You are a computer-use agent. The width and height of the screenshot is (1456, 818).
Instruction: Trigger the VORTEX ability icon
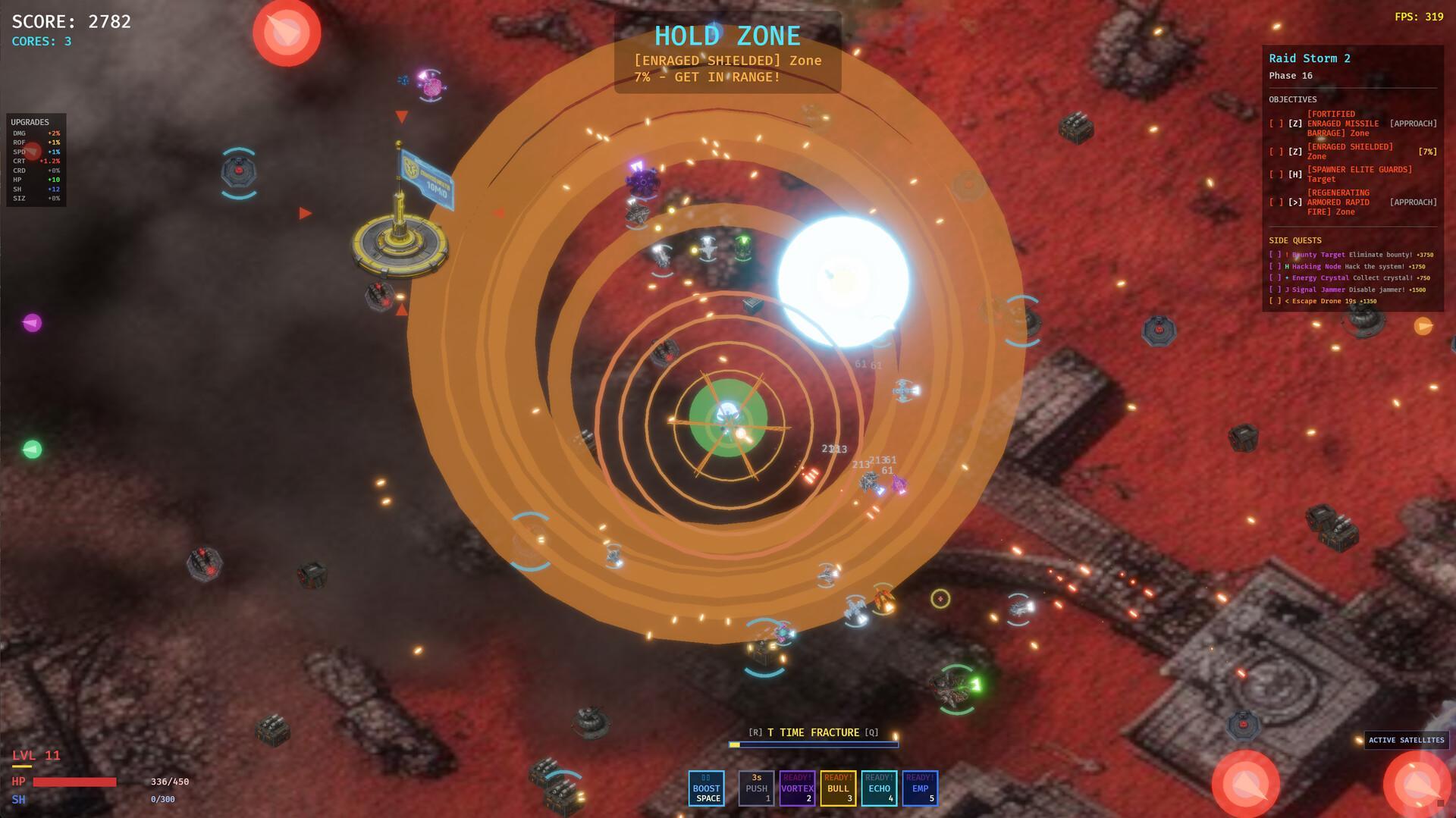point(798,788)
